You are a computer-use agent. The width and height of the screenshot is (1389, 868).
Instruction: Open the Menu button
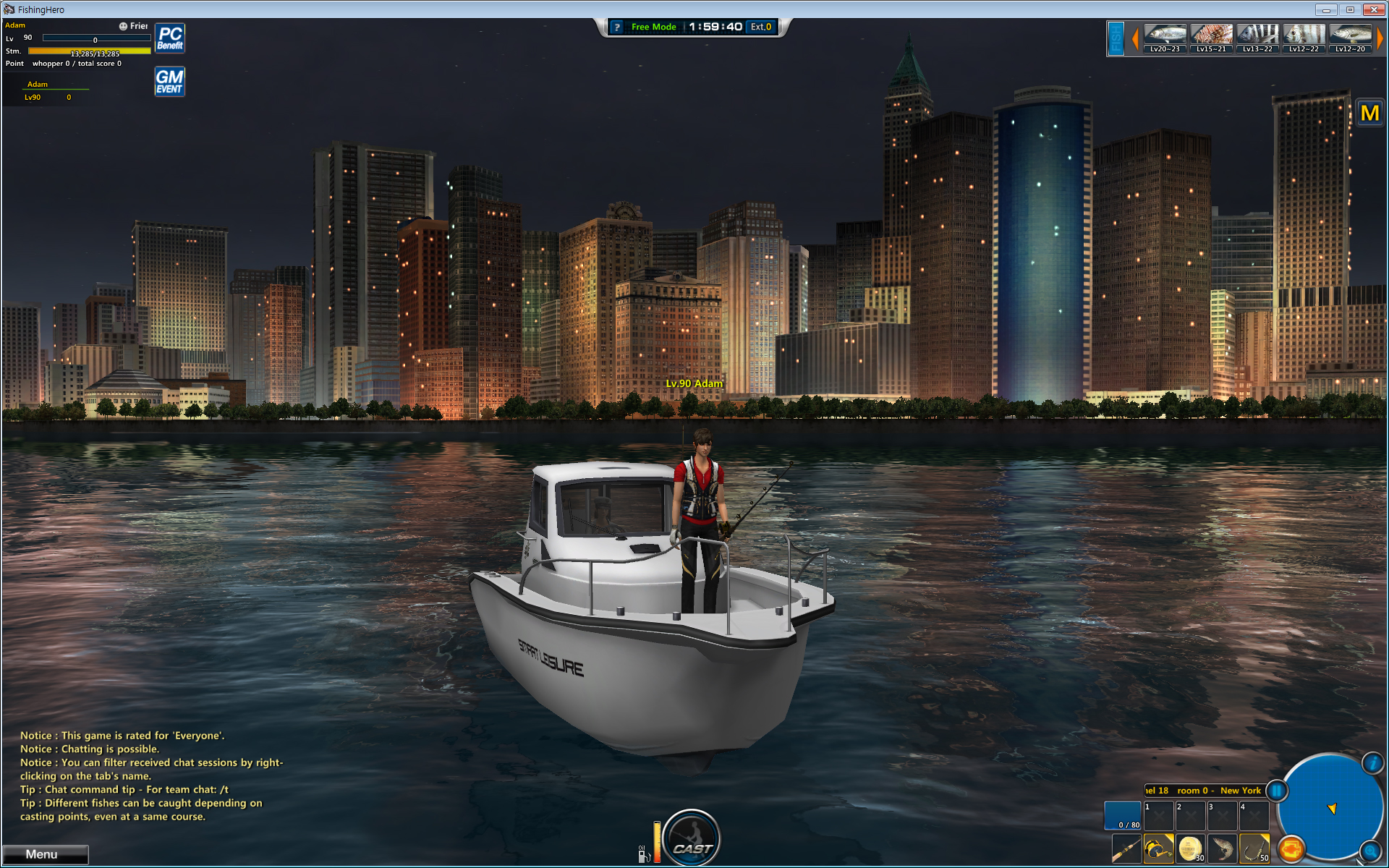click(x=45, y=854)
